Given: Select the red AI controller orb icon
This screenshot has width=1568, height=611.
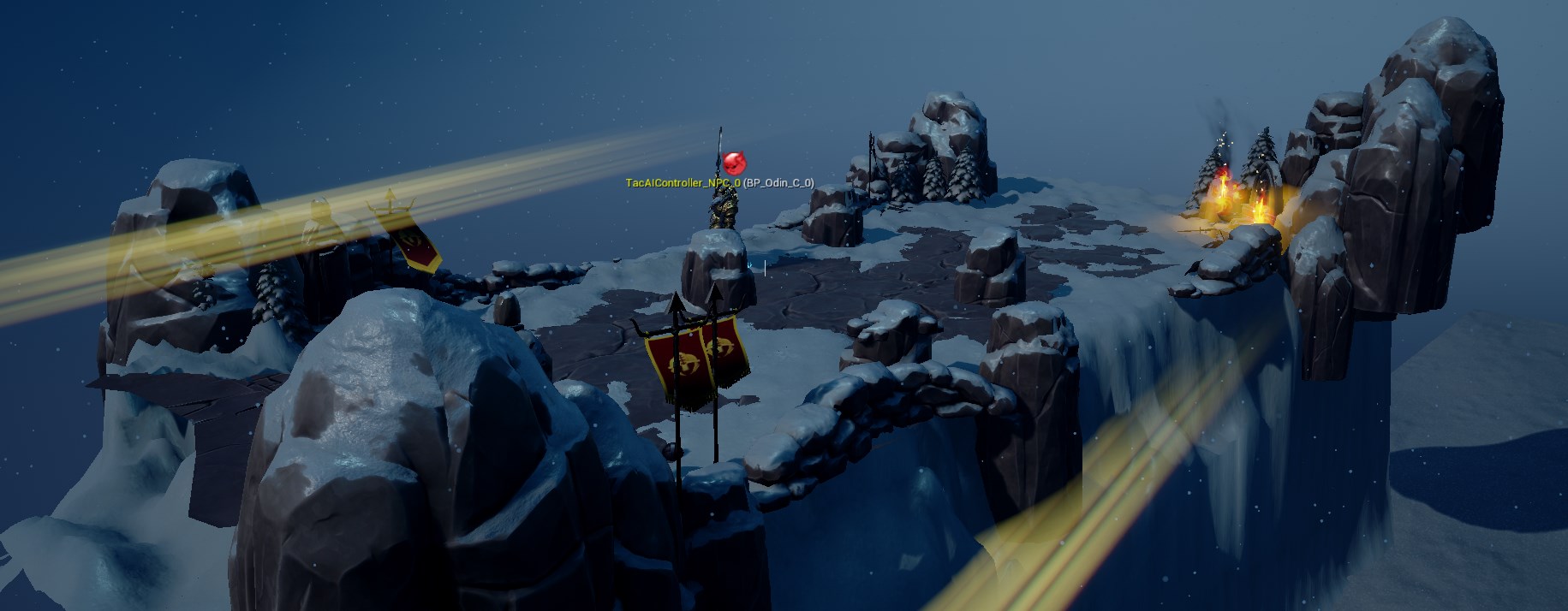Looking at the screenshot, I should 735,163.
